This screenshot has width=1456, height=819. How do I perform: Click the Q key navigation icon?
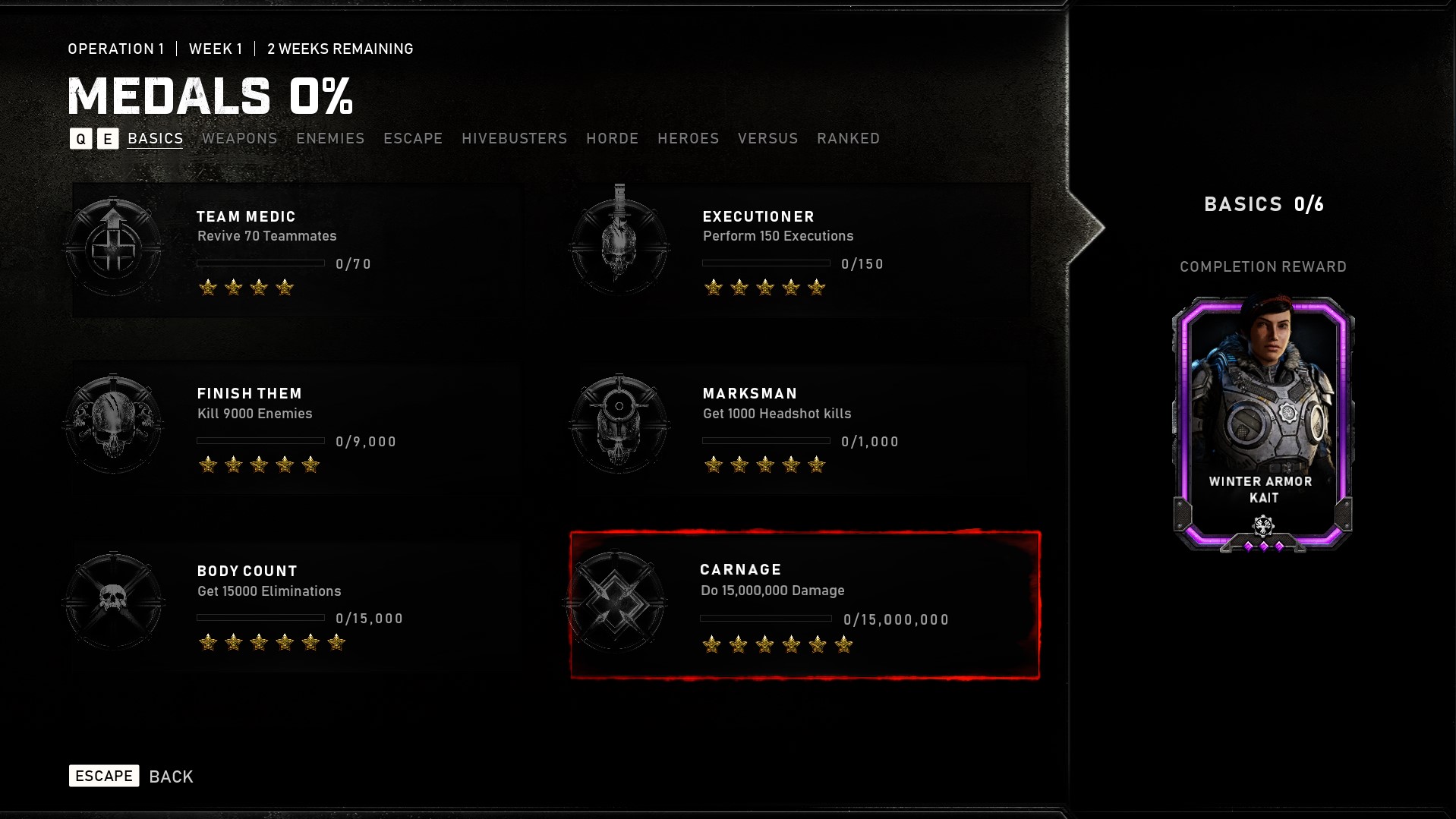[x=80, y=139]
